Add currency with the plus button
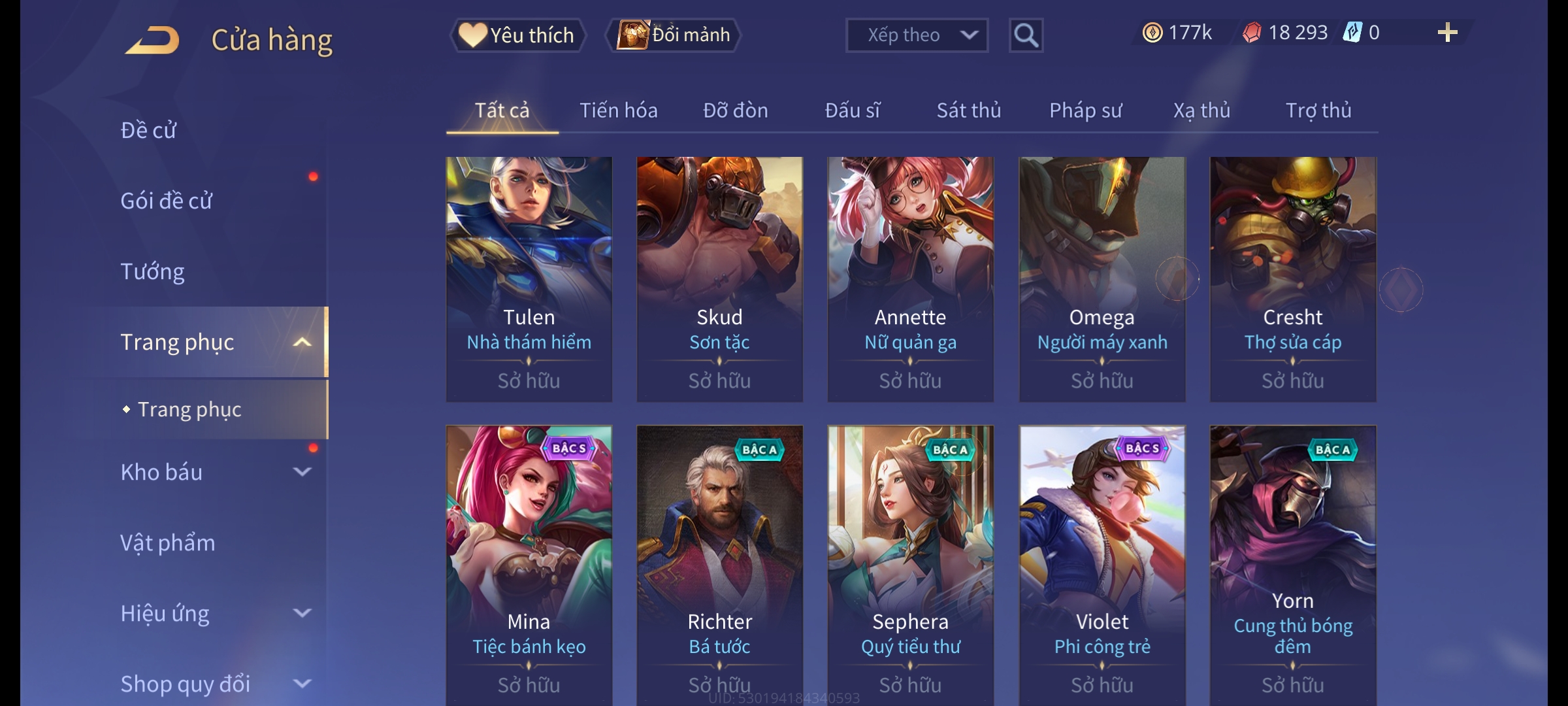The image size is (1568, 706). click(1447, 33)
